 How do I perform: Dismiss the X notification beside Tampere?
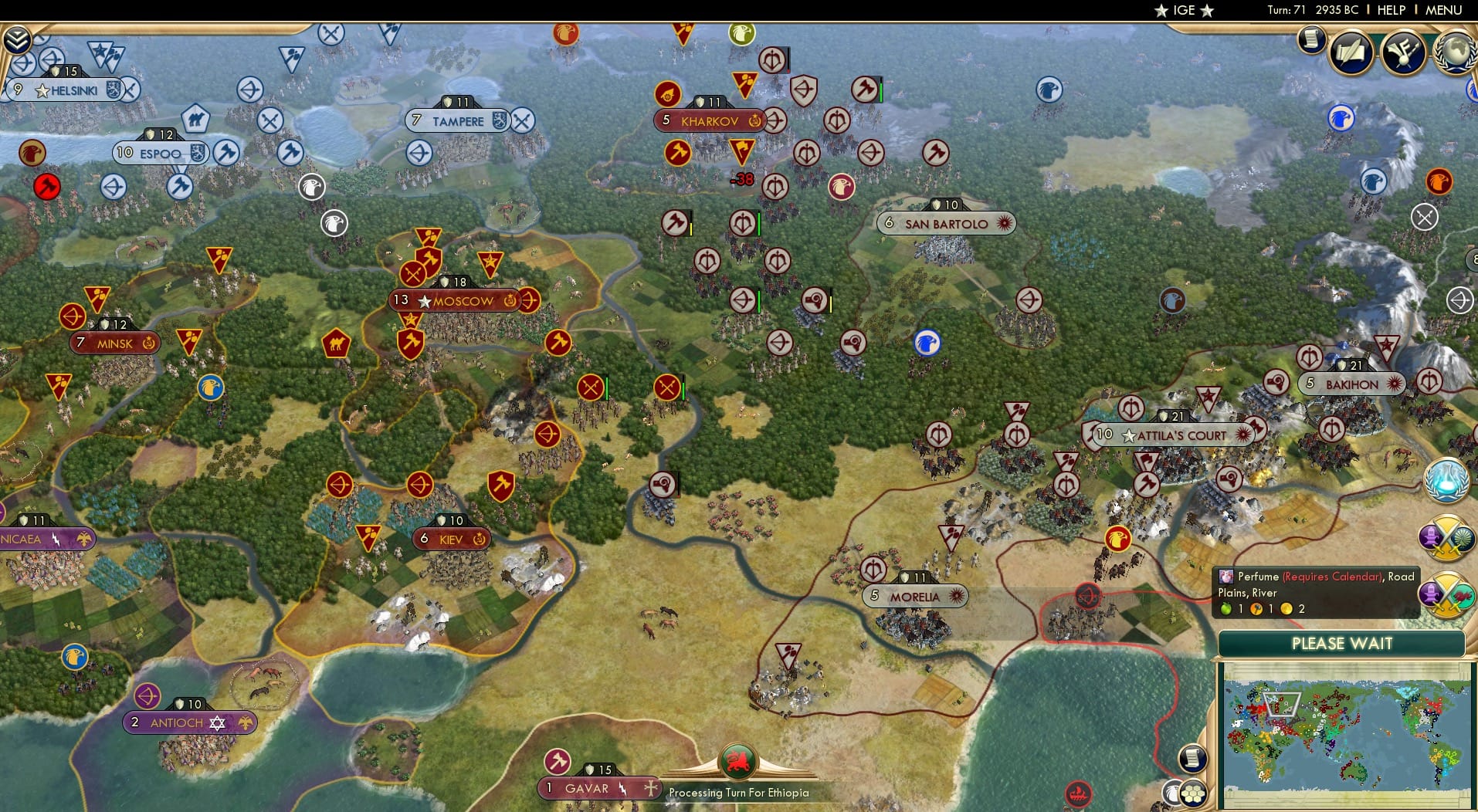pos(524,120)
